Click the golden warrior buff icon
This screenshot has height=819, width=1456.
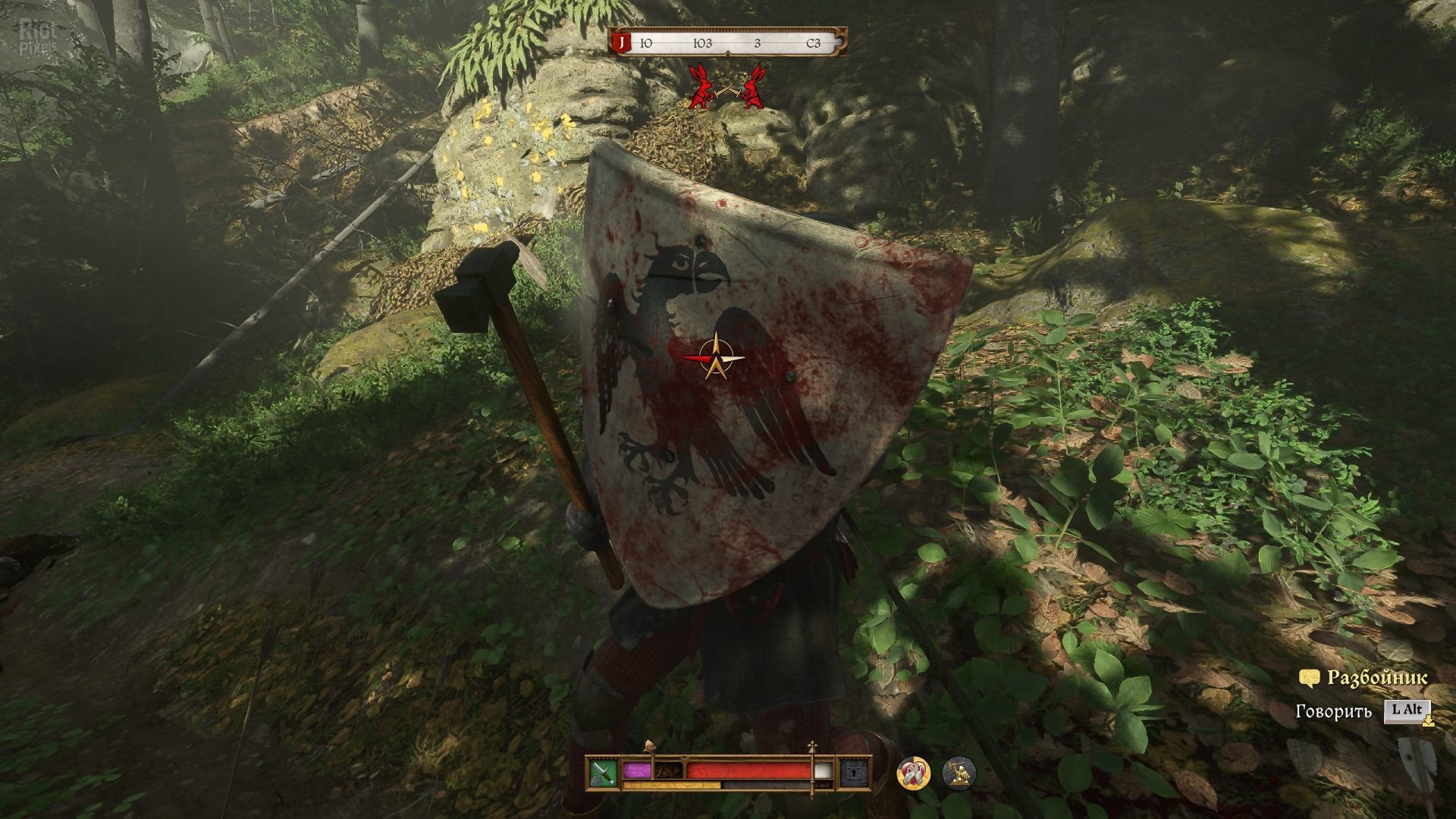[x=958, y=773]
